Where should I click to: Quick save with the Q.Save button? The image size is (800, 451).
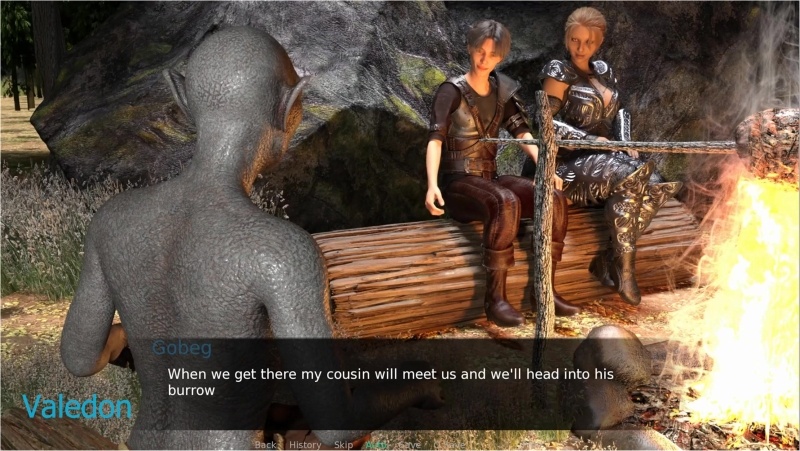tap(450, 444)
